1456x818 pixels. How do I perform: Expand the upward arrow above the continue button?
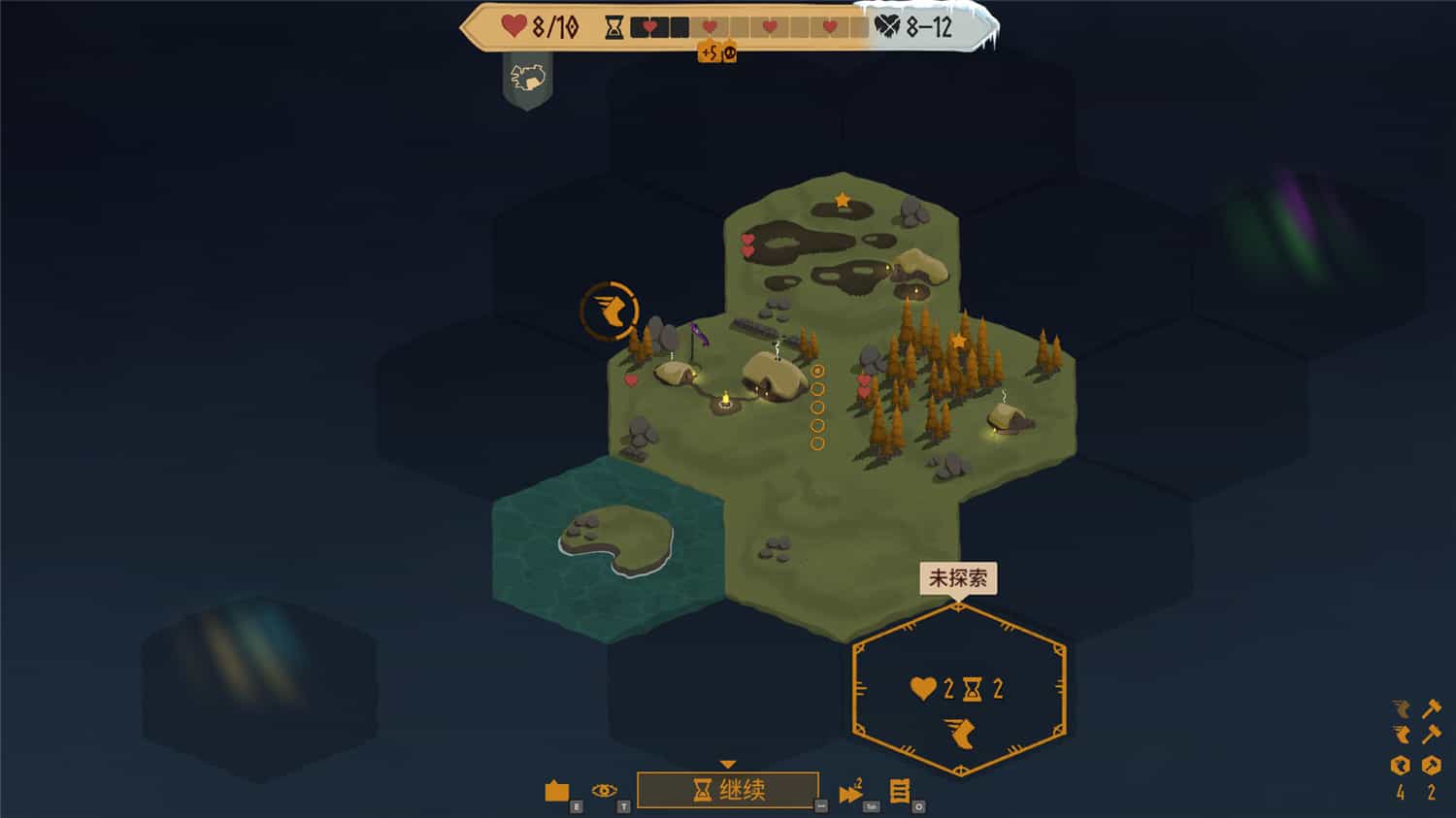(x=726, y=763)
